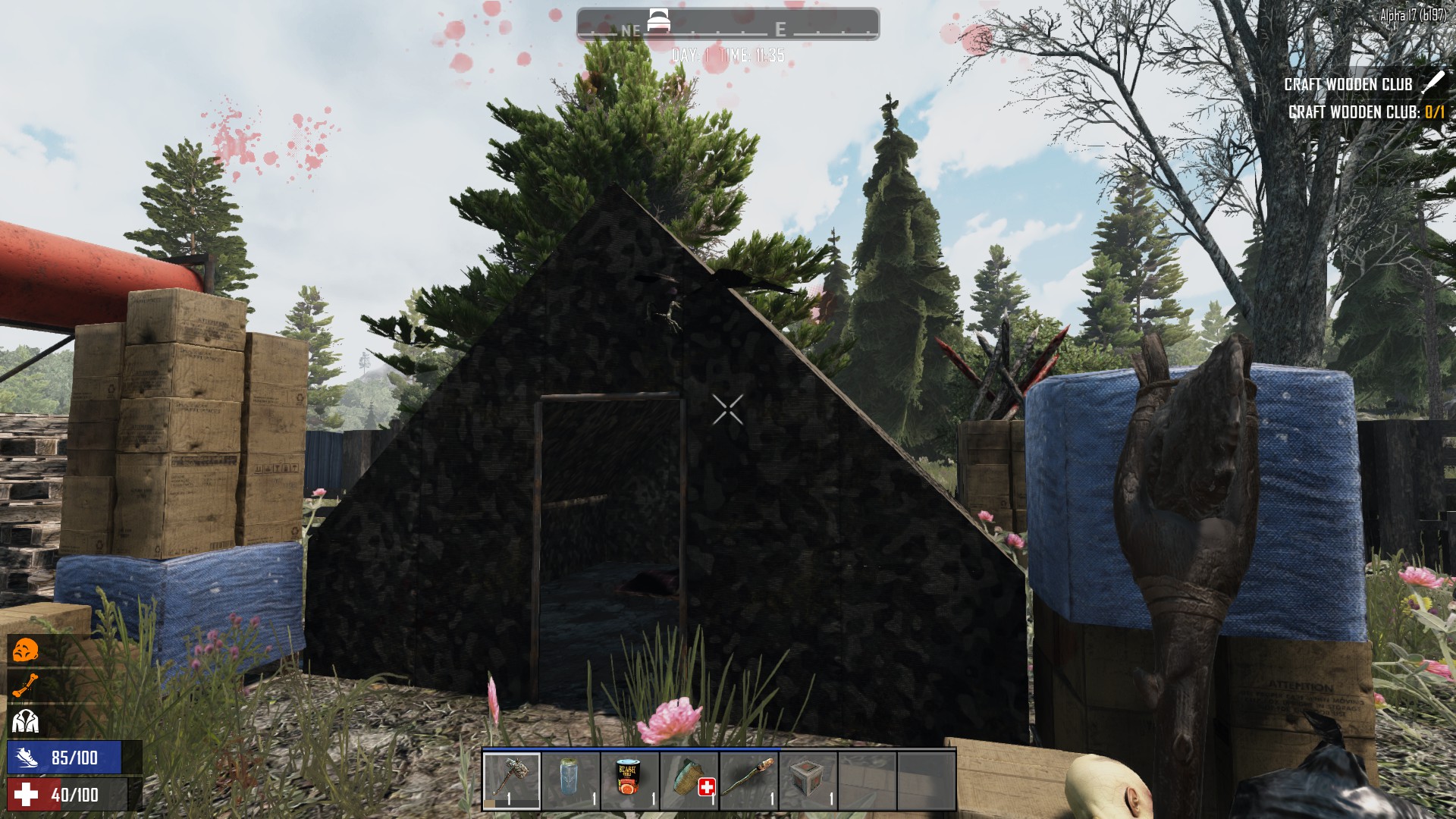Open the Craft Wooden Club quest tracker
1456x819 pixels.
coord(1348,84)
